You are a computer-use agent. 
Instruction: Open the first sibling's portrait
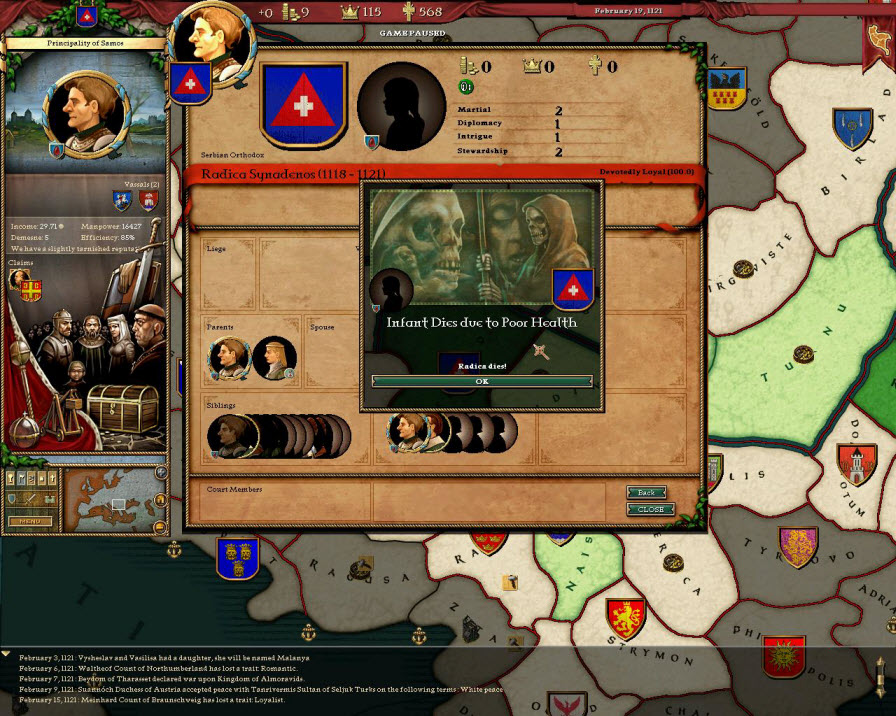(x=230, y=436)
